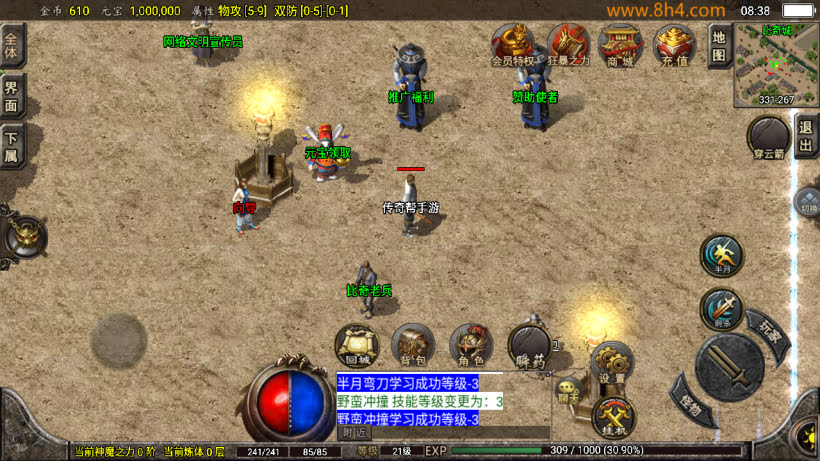Screen dimensions: 820x461
Task: Open the 比奇城 minimap
Action: coord(776,64)
